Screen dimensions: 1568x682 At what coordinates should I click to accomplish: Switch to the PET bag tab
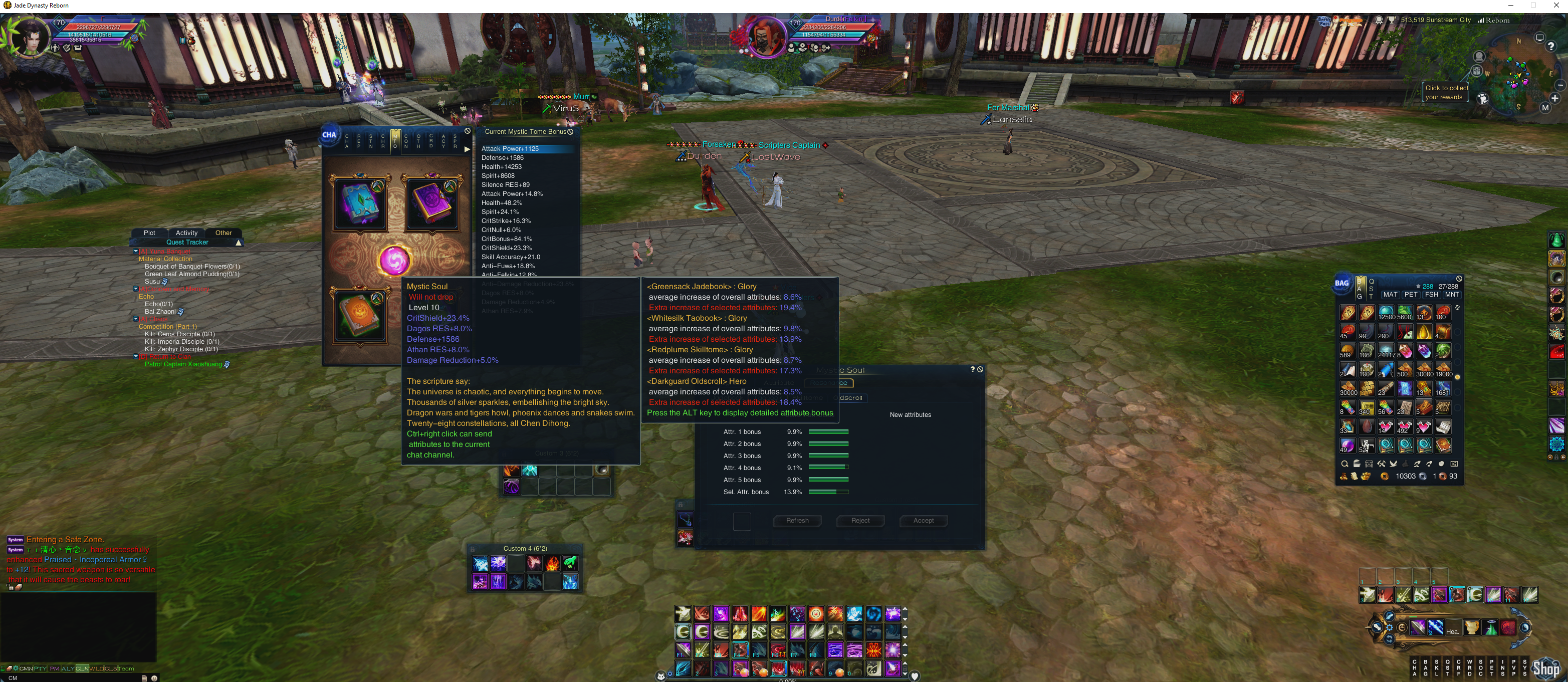(x=1410, y=295)
